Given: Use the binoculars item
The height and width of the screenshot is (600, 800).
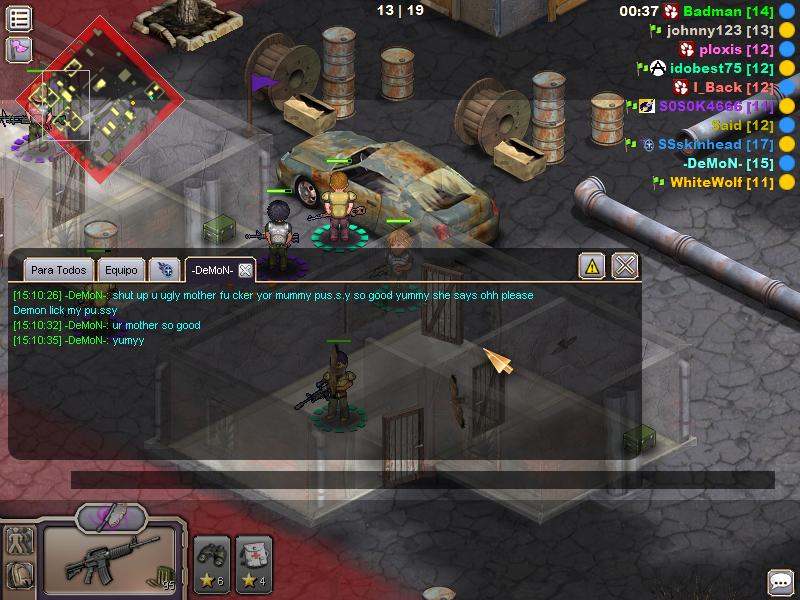Looking at the screenshot, I should (x=212, y=560).
